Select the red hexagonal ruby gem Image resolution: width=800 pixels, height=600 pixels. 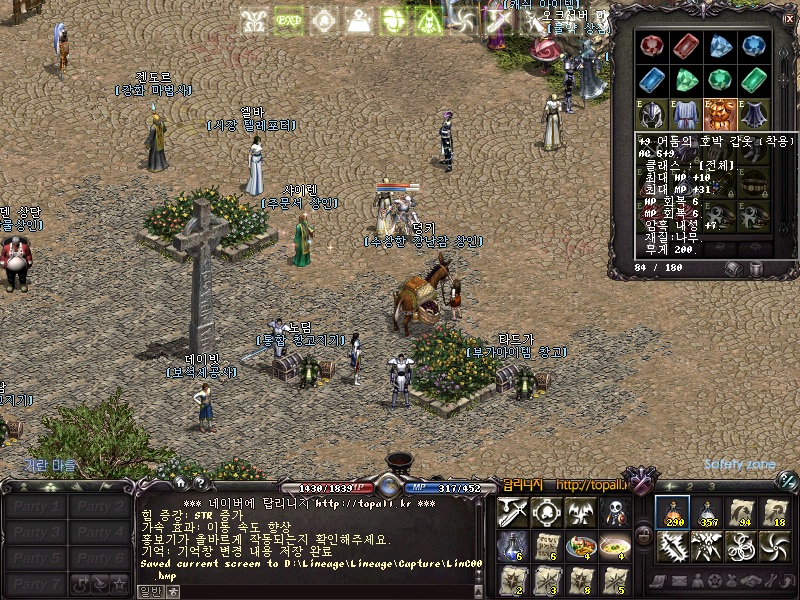click(x=654, y=45)
